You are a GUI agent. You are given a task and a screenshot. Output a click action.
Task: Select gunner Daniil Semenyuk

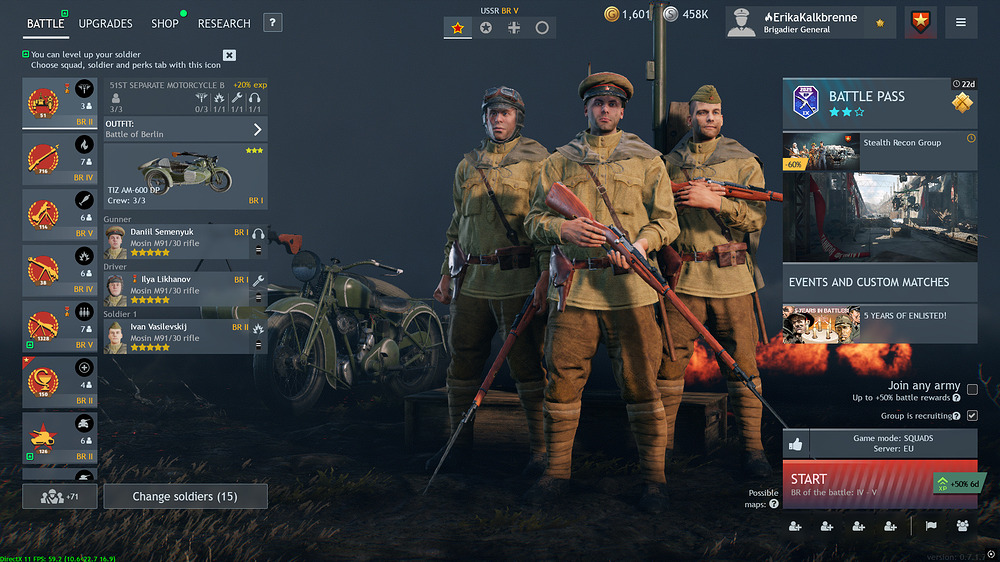point(175,242)
